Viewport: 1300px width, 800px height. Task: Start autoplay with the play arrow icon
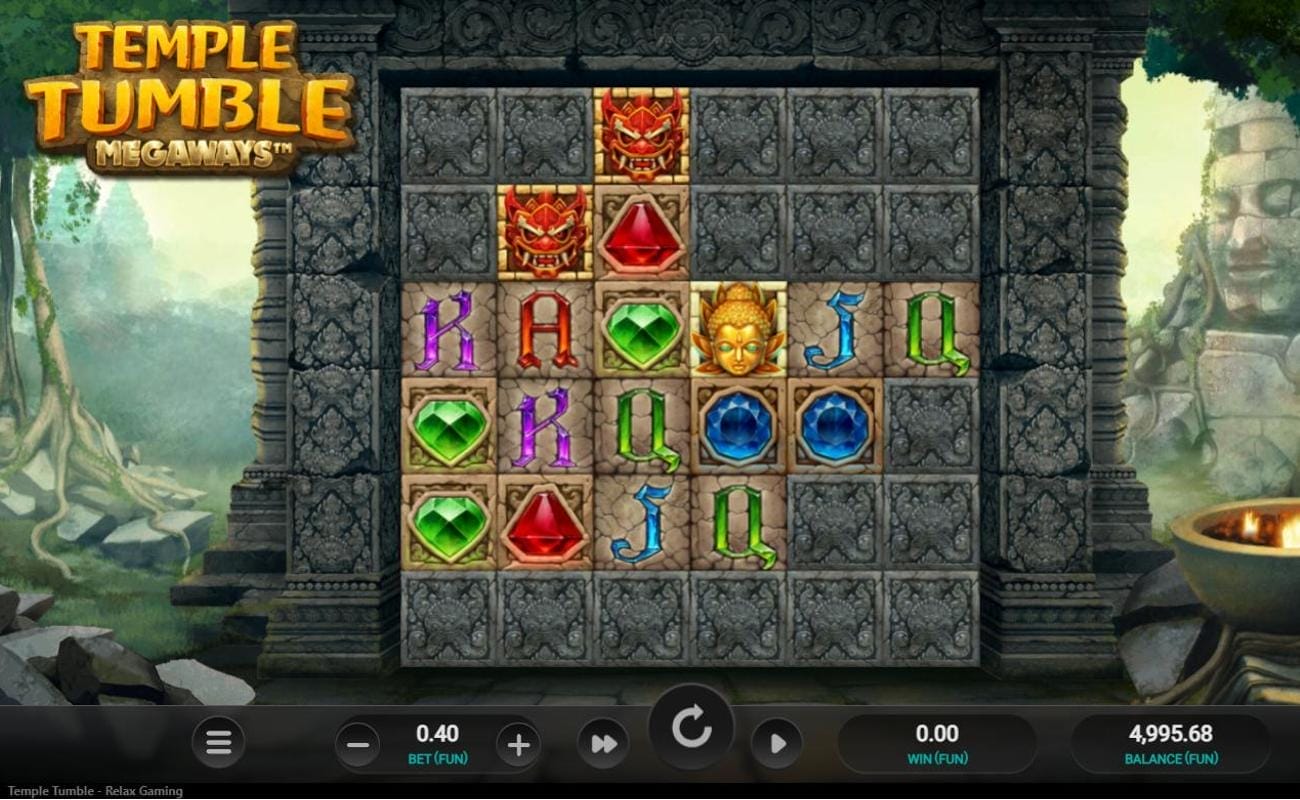[x=779, y=743]
